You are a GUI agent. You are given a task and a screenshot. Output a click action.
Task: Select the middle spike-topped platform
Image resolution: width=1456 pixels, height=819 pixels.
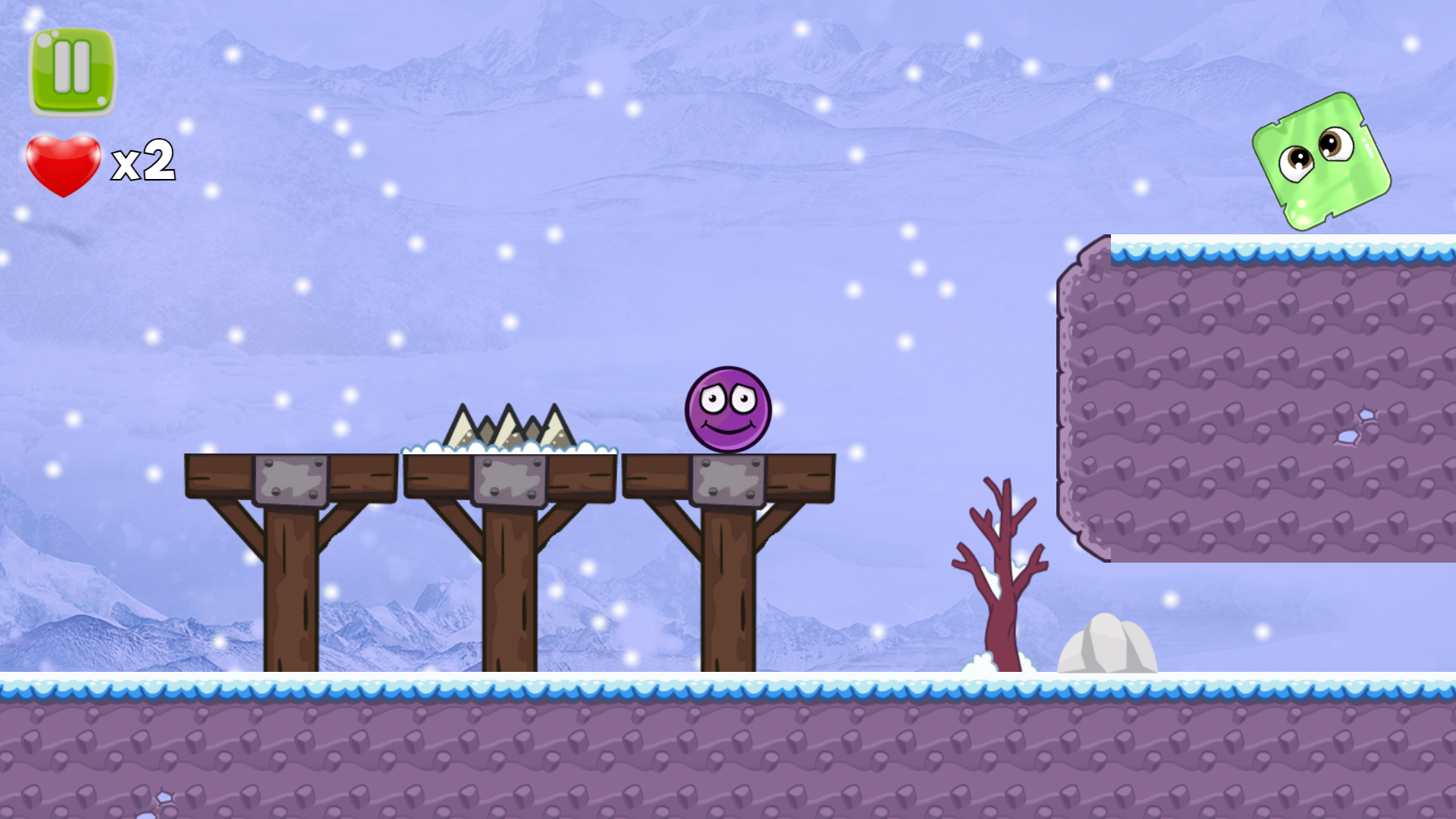(x=508, y=466)
